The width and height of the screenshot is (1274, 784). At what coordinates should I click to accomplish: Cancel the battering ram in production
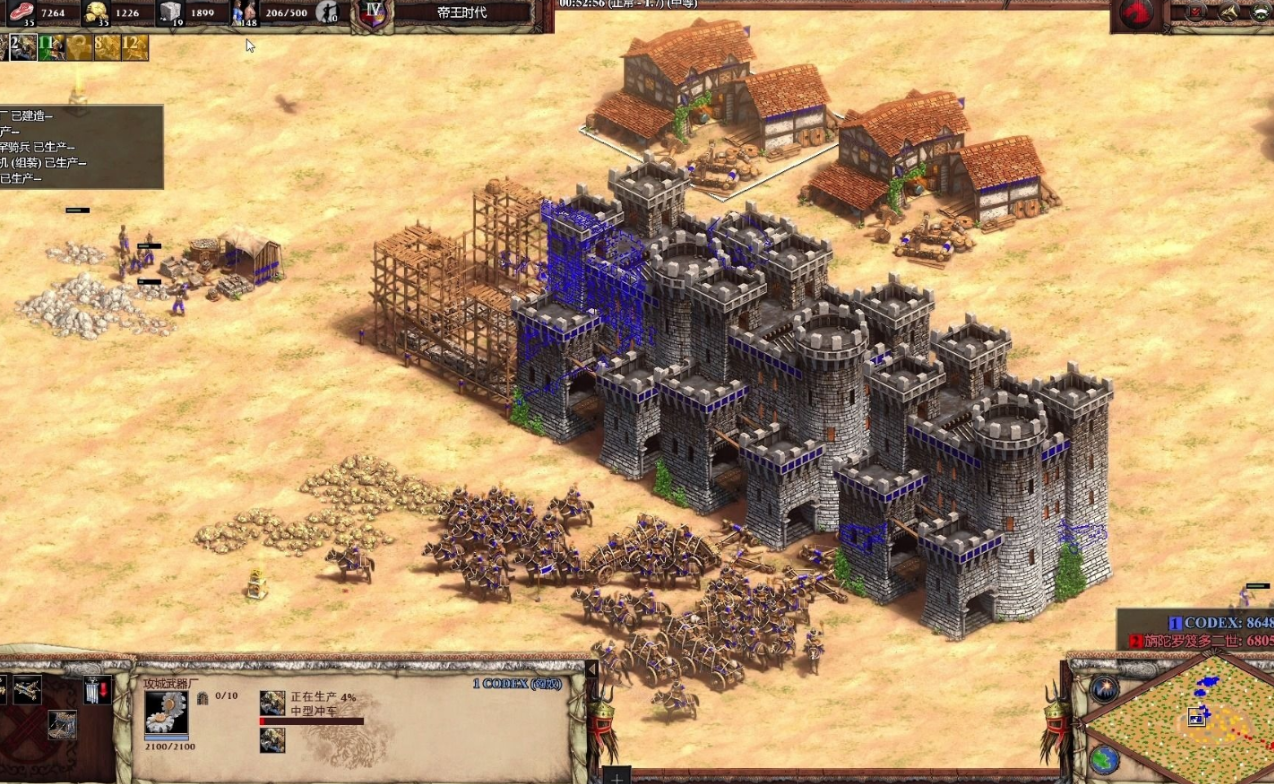(x=272, y=703)
